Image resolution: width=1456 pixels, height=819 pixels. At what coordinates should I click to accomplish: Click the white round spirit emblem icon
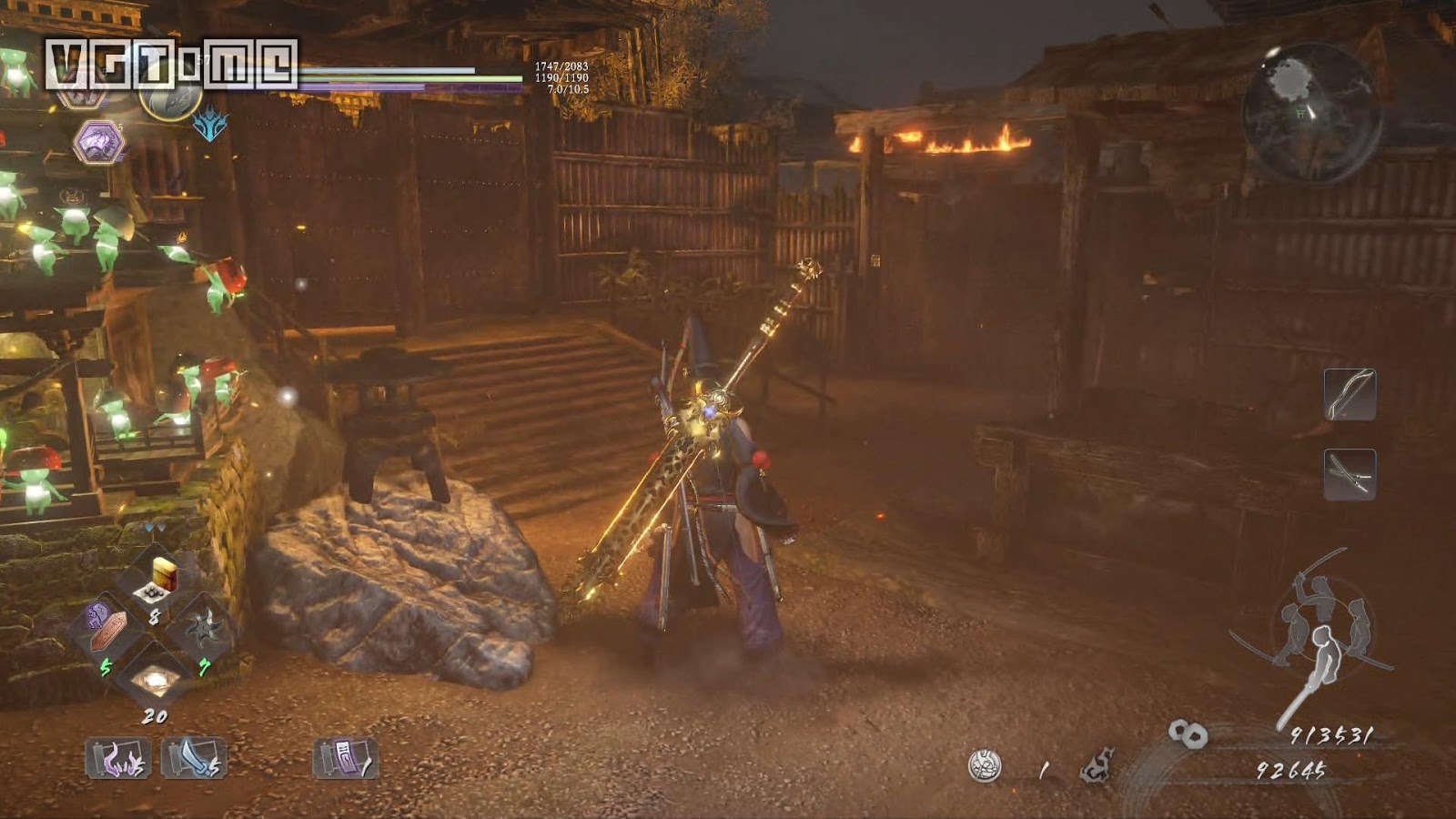985,766
